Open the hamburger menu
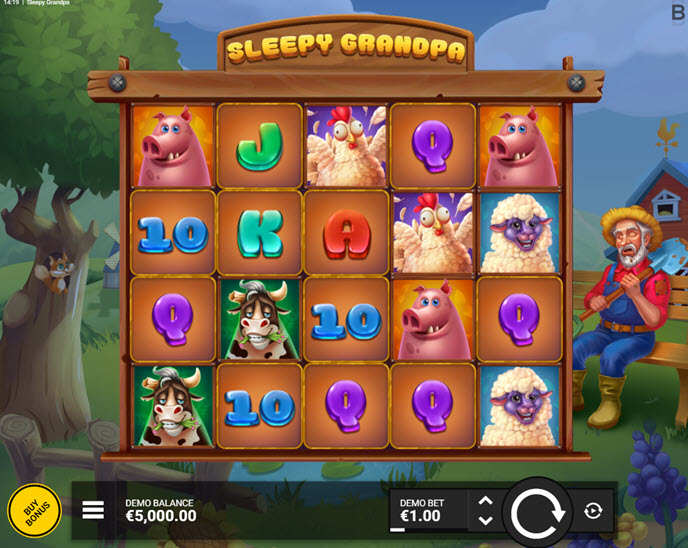This screenshot has width=688, height=548. [93, 511]
